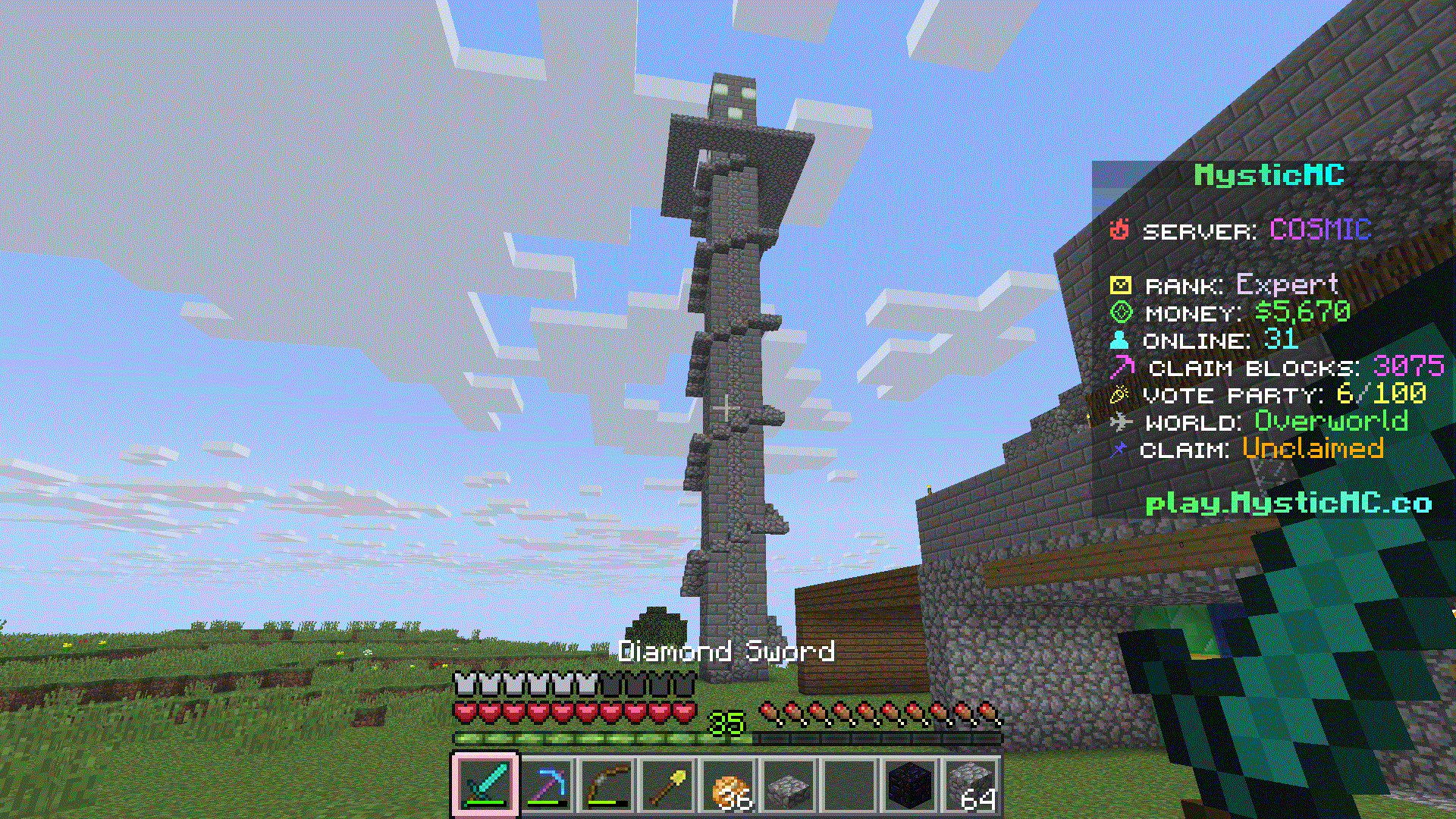The height and width of the screenshot is (819, 1456).
Task: Select the golden shovel slot
Action: pyautogui.click(x=667, y=785)
